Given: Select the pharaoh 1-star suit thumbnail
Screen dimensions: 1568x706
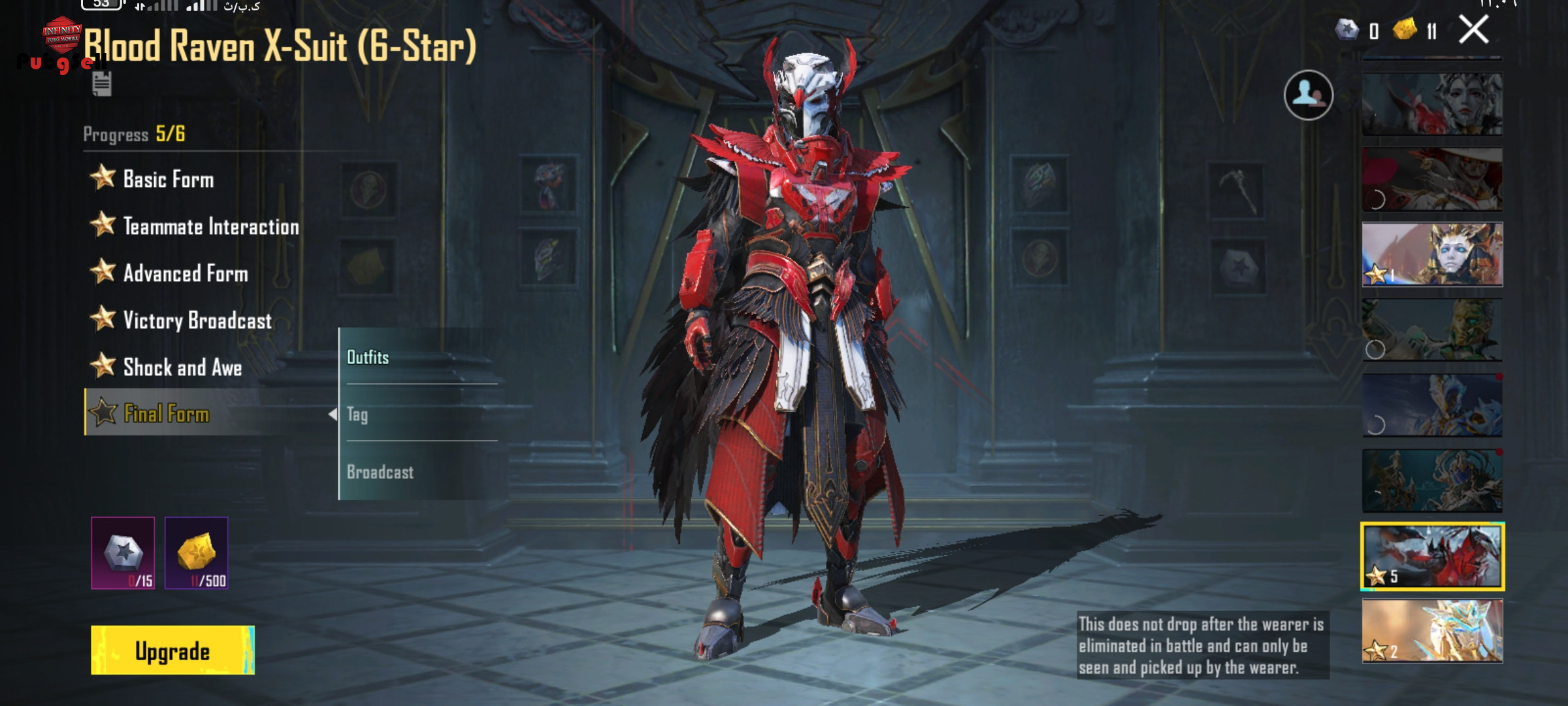Looking at the screenshot, I should pyautogui.click(x=1432, y=254).
